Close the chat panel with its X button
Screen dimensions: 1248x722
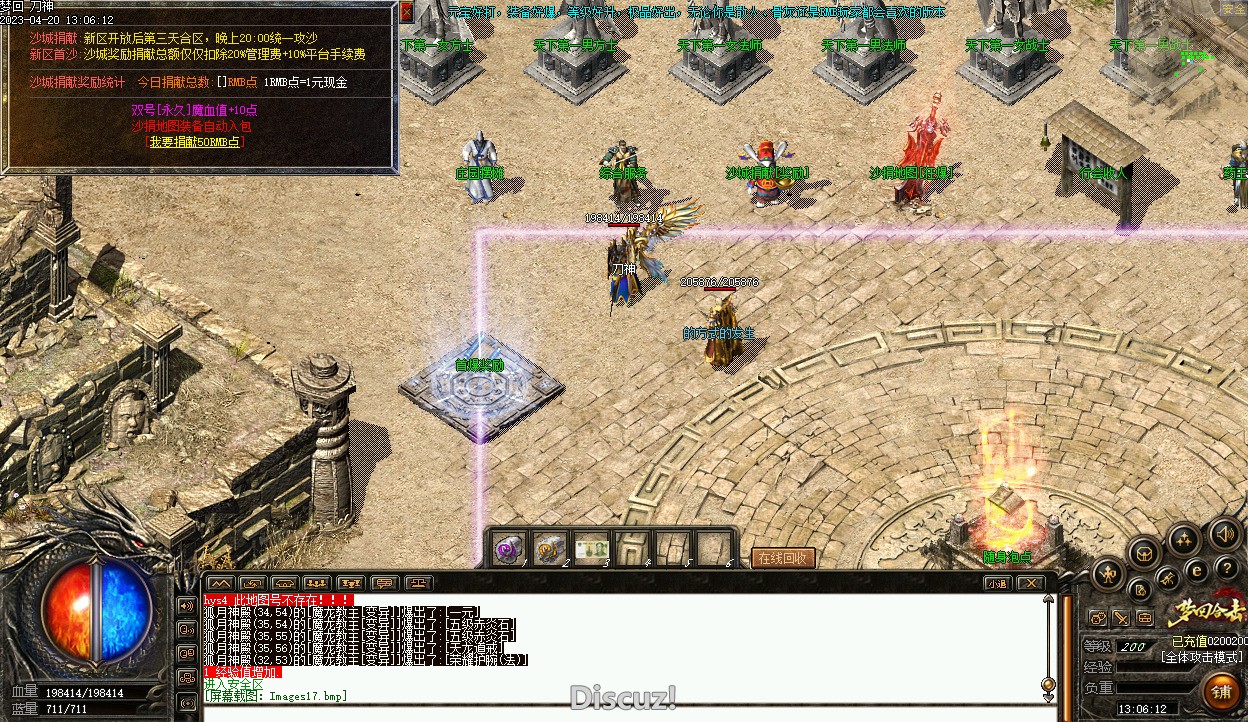tap(1030, 583)
